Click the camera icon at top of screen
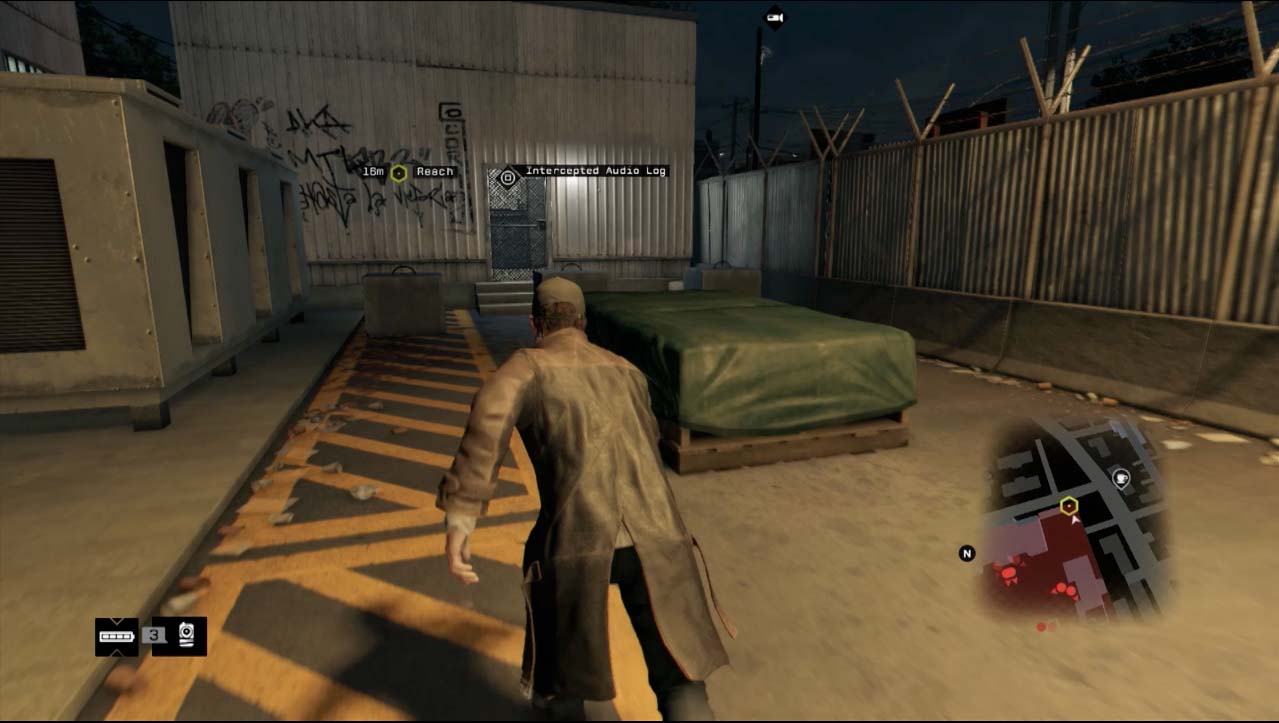Image resolution: width=1279 pixels, height=723 pixels. coord(774,17)
